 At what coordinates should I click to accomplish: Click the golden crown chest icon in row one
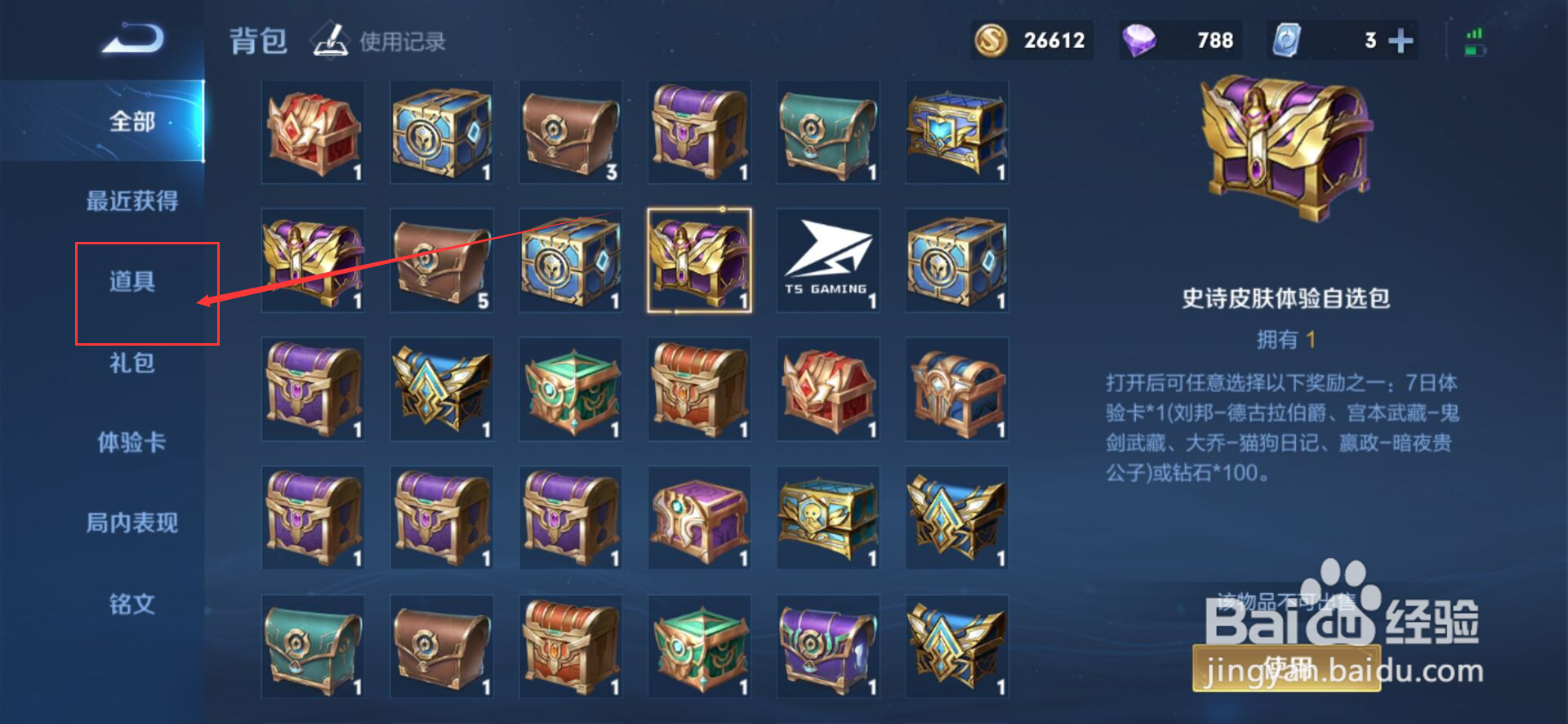(x=955, y=131)
